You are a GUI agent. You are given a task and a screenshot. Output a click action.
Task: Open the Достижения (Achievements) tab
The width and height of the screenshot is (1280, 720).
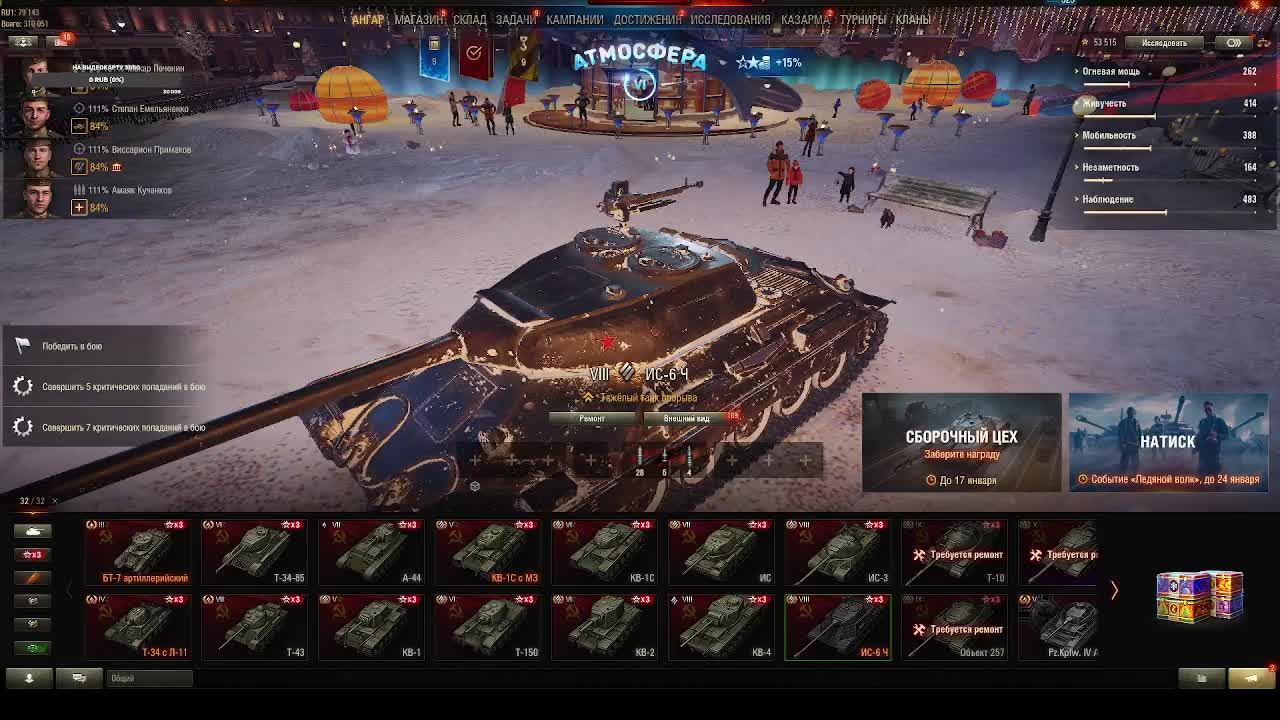tap(647, 19)
